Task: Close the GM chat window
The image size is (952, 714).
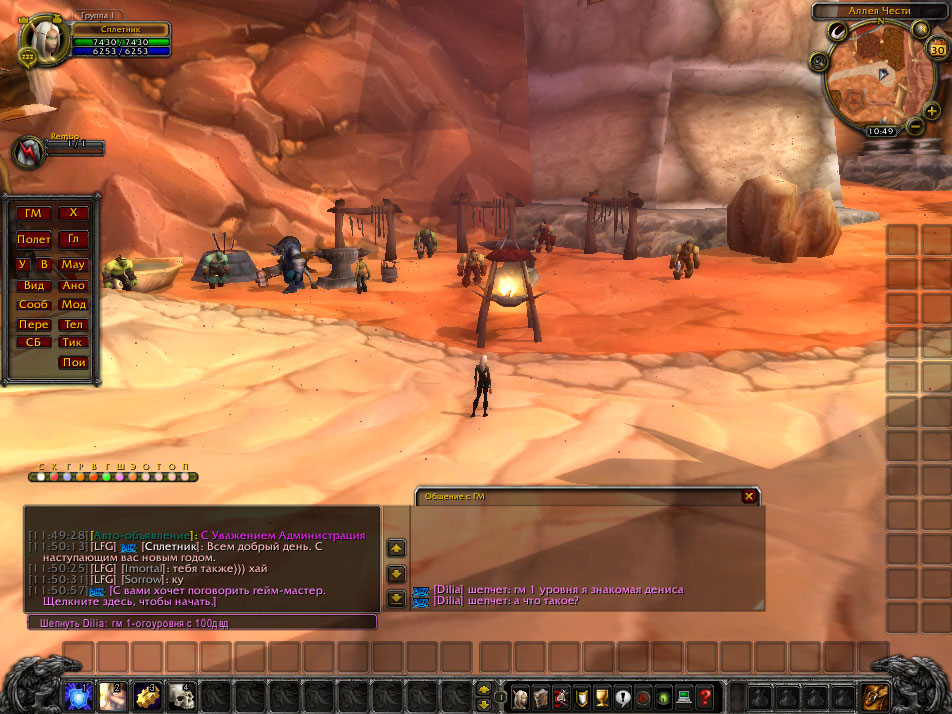Action: tap(749, 496)
